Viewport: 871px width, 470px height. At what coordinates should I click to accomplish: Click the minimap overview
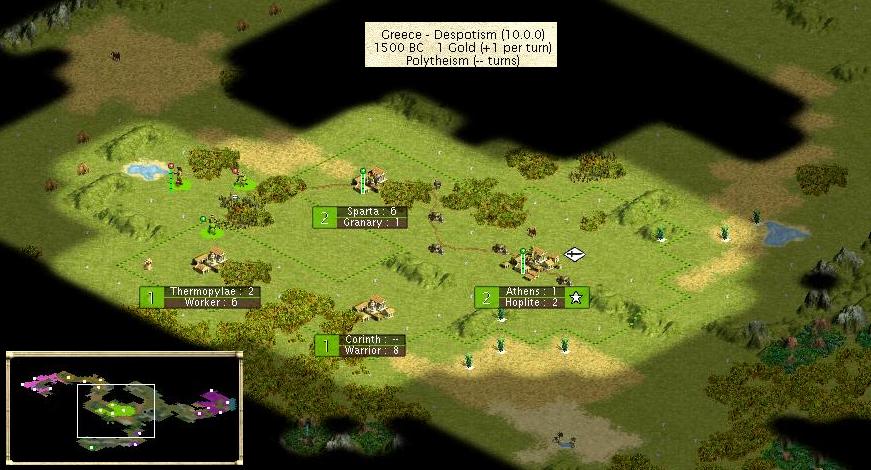tap(123, 408)
